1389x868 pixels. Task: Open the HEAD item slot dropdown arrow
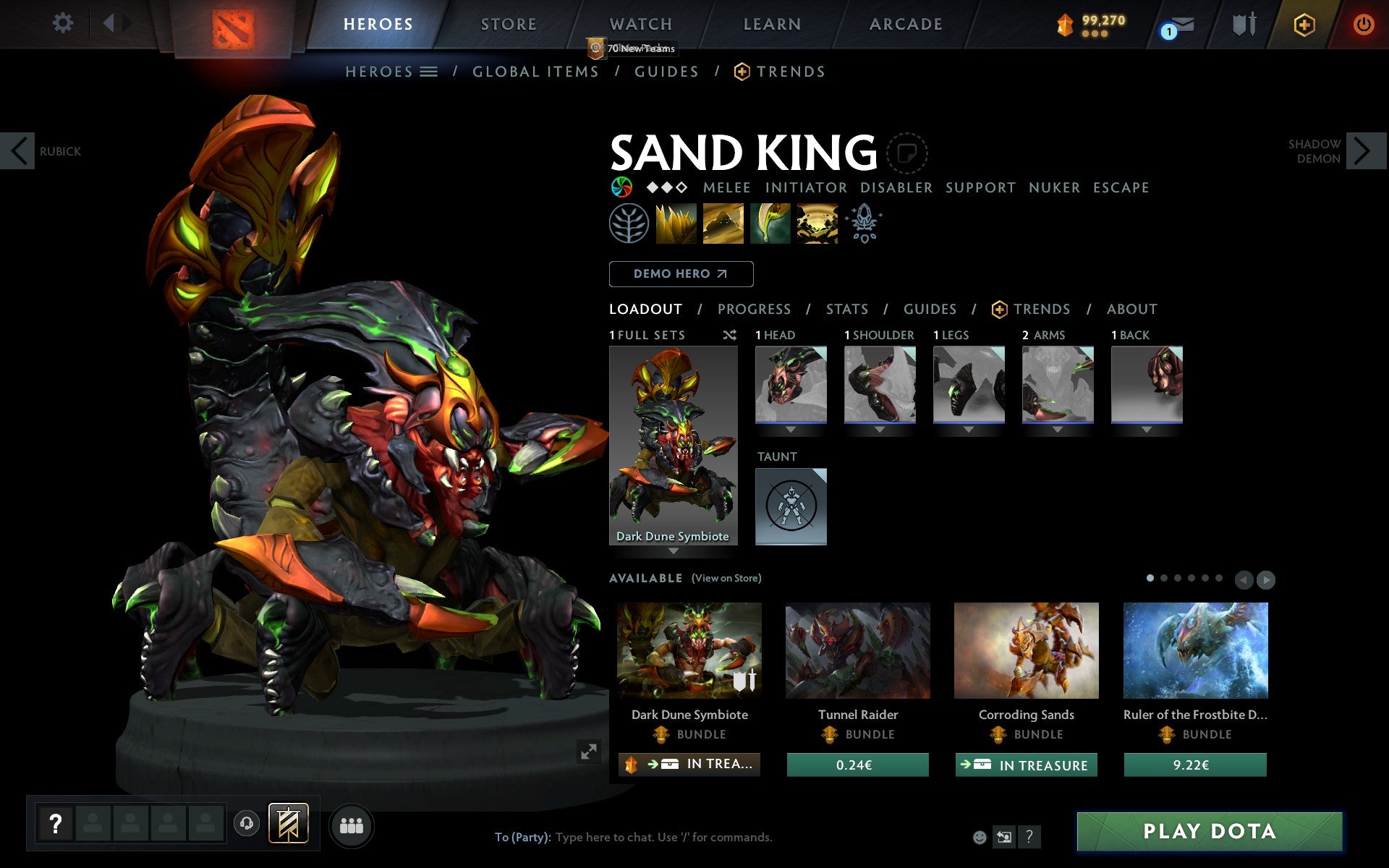coord(791,429)
